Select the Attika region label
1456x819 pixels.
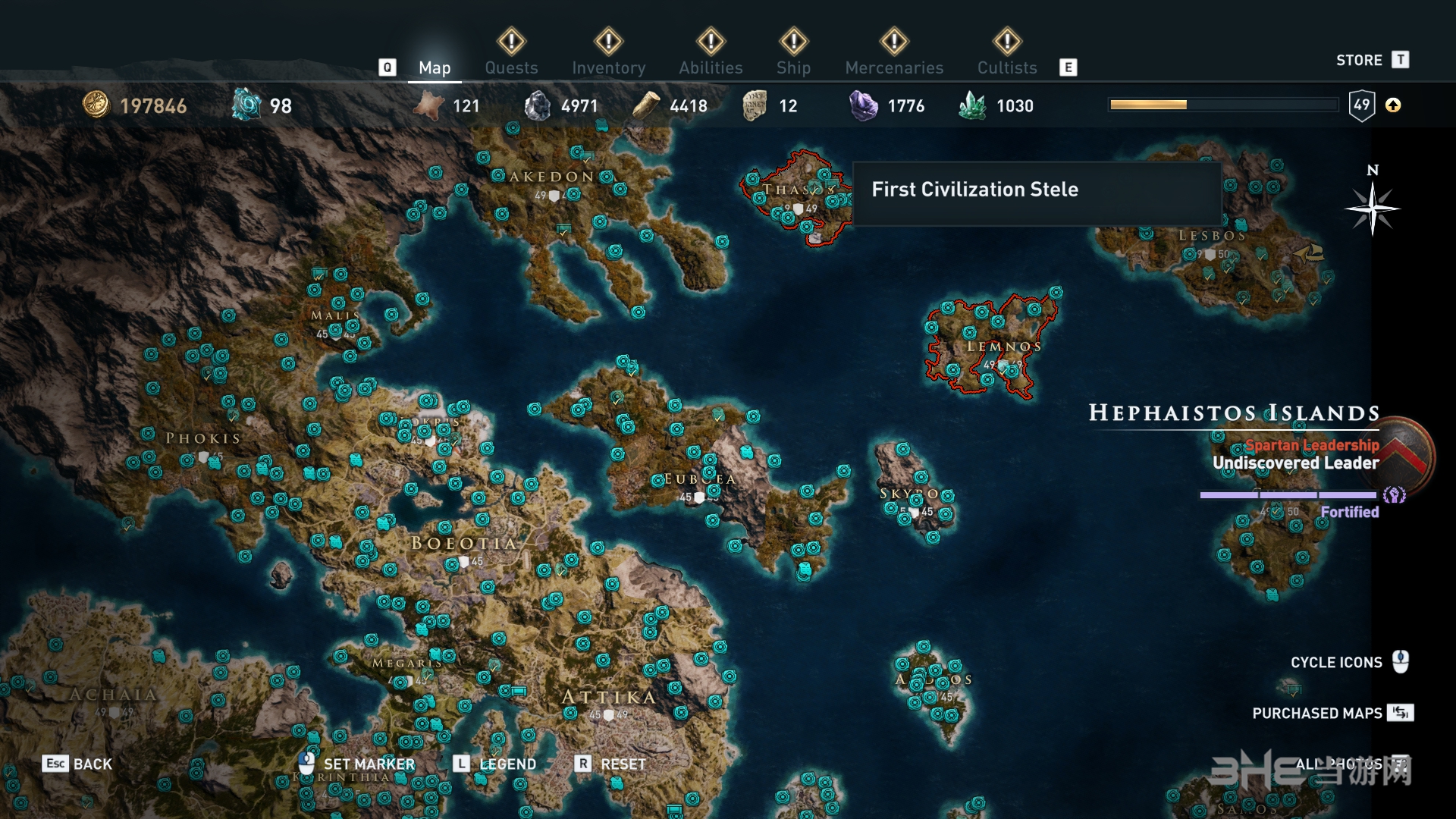click(x=608, y=697)
